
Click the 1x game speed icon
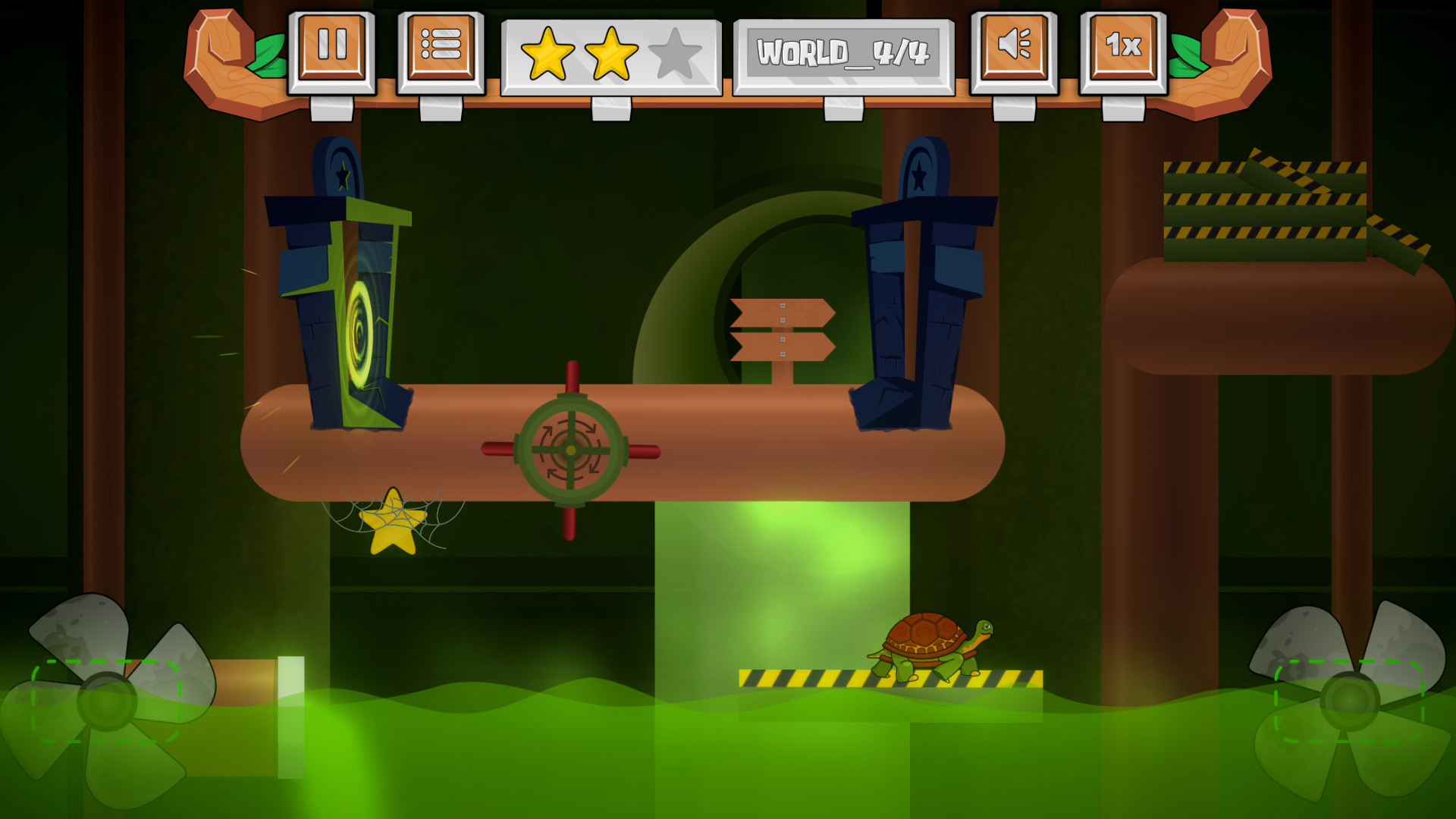[1123, 48]
